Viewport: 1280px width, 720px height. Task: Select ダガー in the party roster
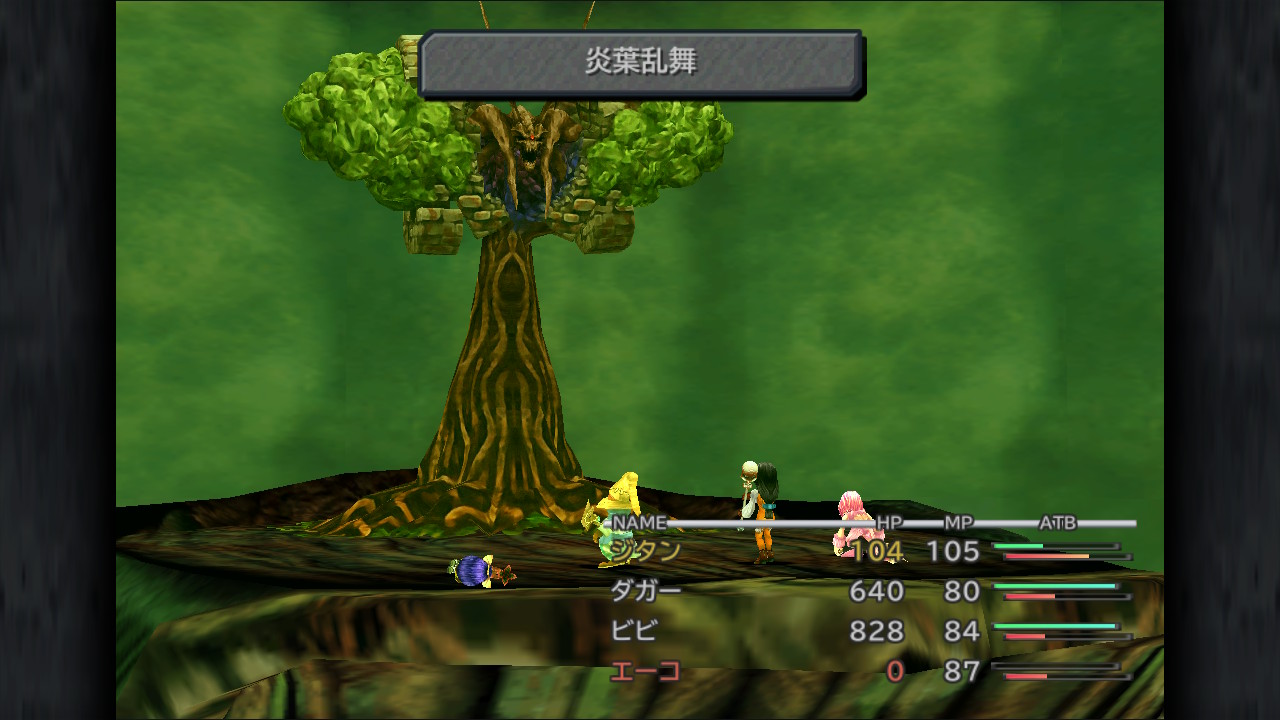click(645, 591)
